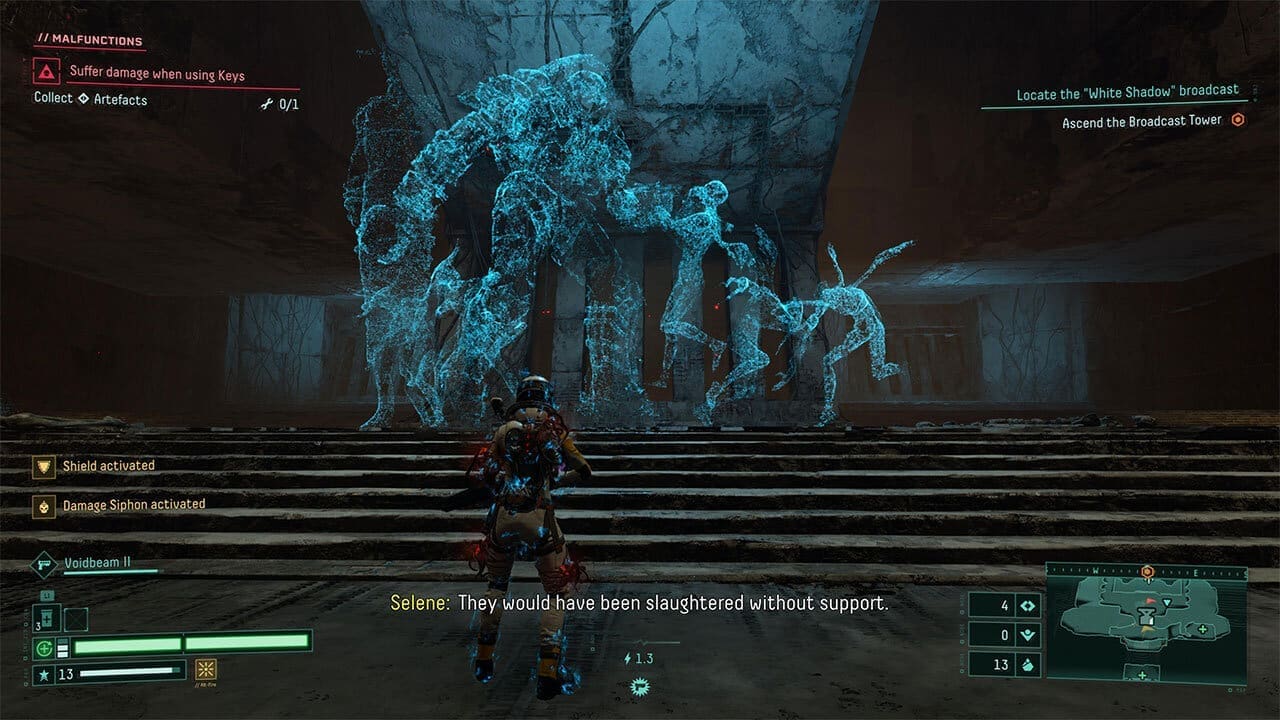This screenshot has height=720, width=1280.
Task: Click the adrenaline heal icon by the health bar
Action: (x=44, y=648)
